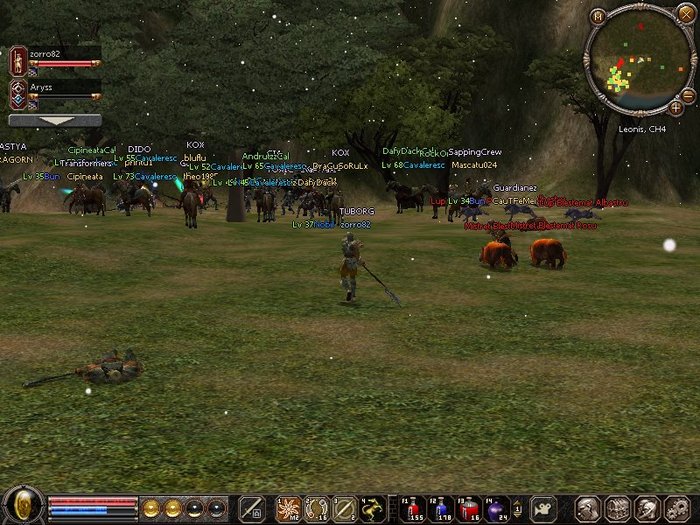The height and width of the screenshot is (525, 700).
Task: Switch the quickslot page with the arrow stepper
Action: click(389, 508)
